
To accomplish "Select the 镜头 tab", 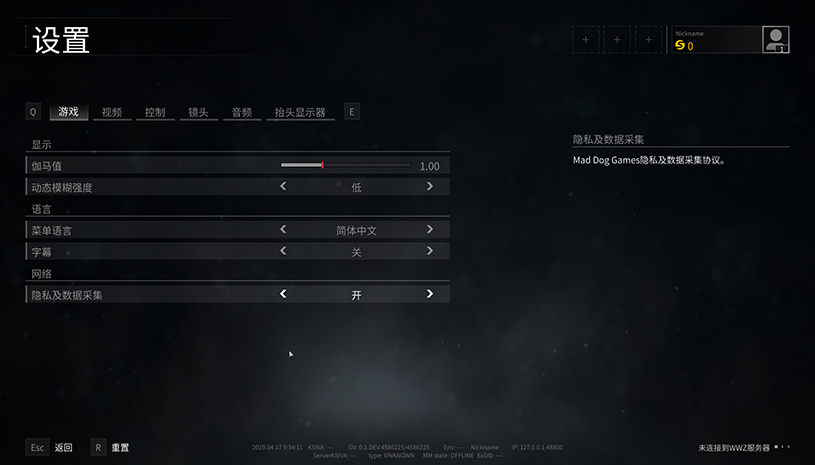I will click(198, 112).
